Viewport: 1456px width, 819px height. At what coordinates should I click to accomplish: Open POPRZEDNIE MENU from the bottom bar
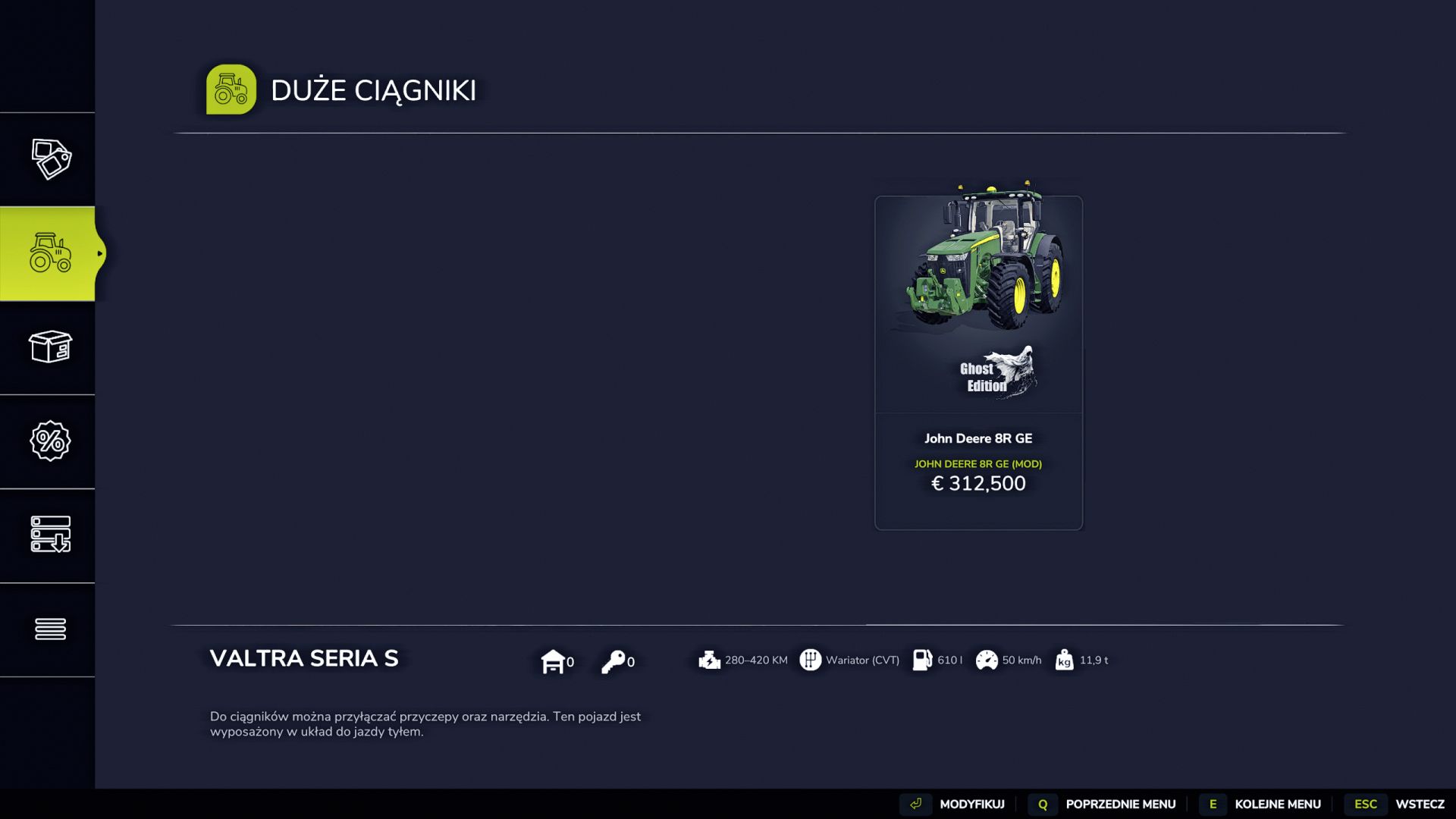[1119, 804]
